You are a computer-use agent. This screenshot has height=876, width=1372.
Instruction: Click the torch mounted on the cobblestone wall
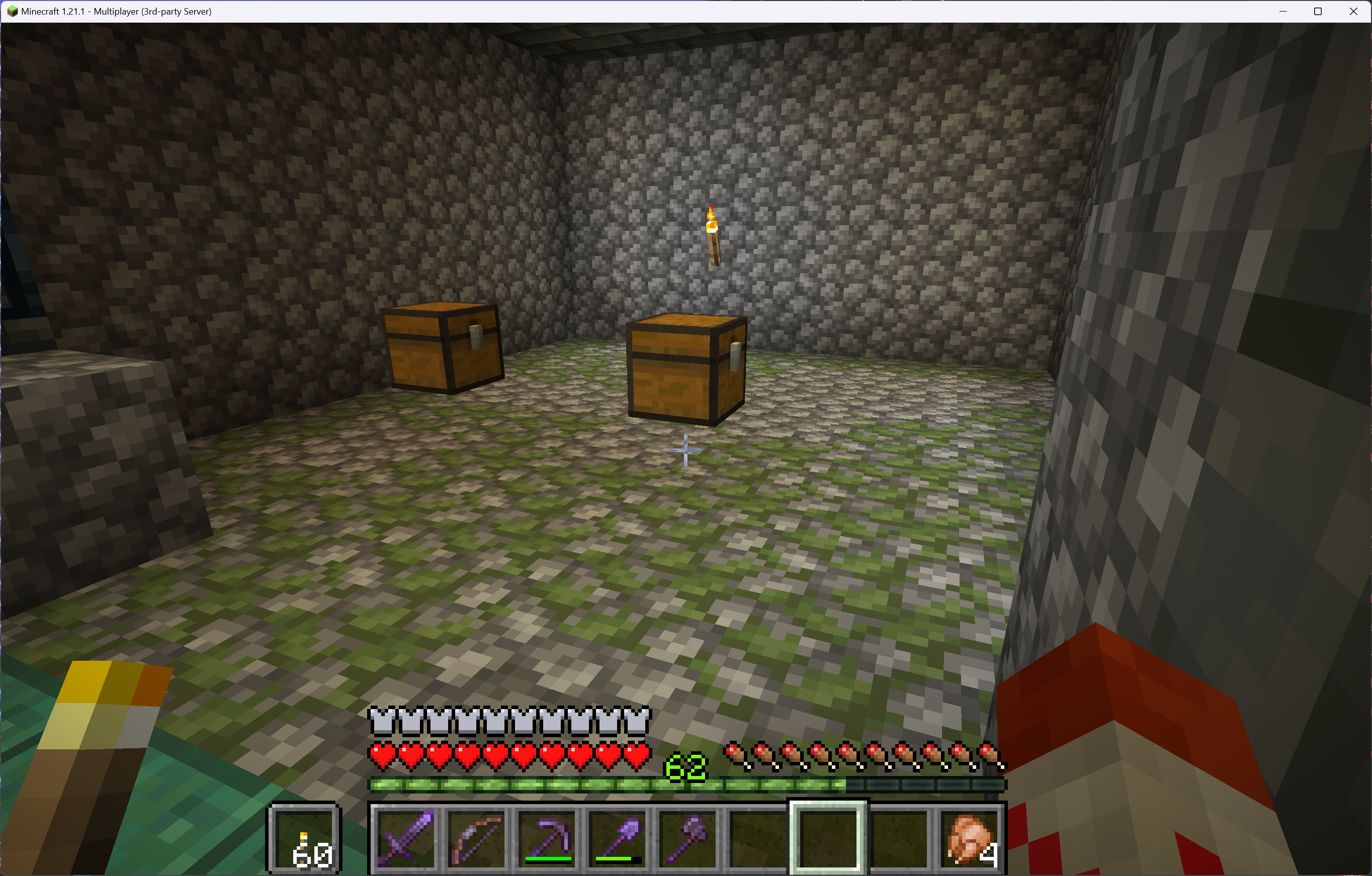(x=713, y=236)
